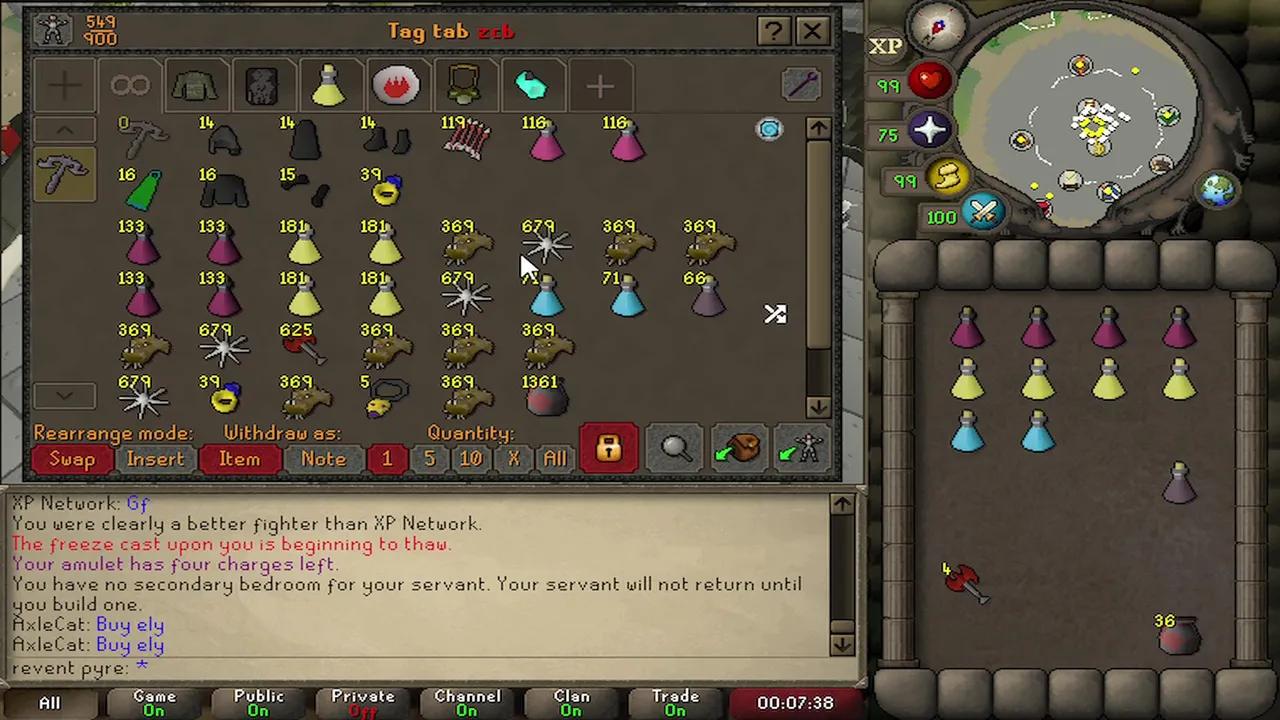
Task: Open the bank search tool
Action: coord(675,447)
